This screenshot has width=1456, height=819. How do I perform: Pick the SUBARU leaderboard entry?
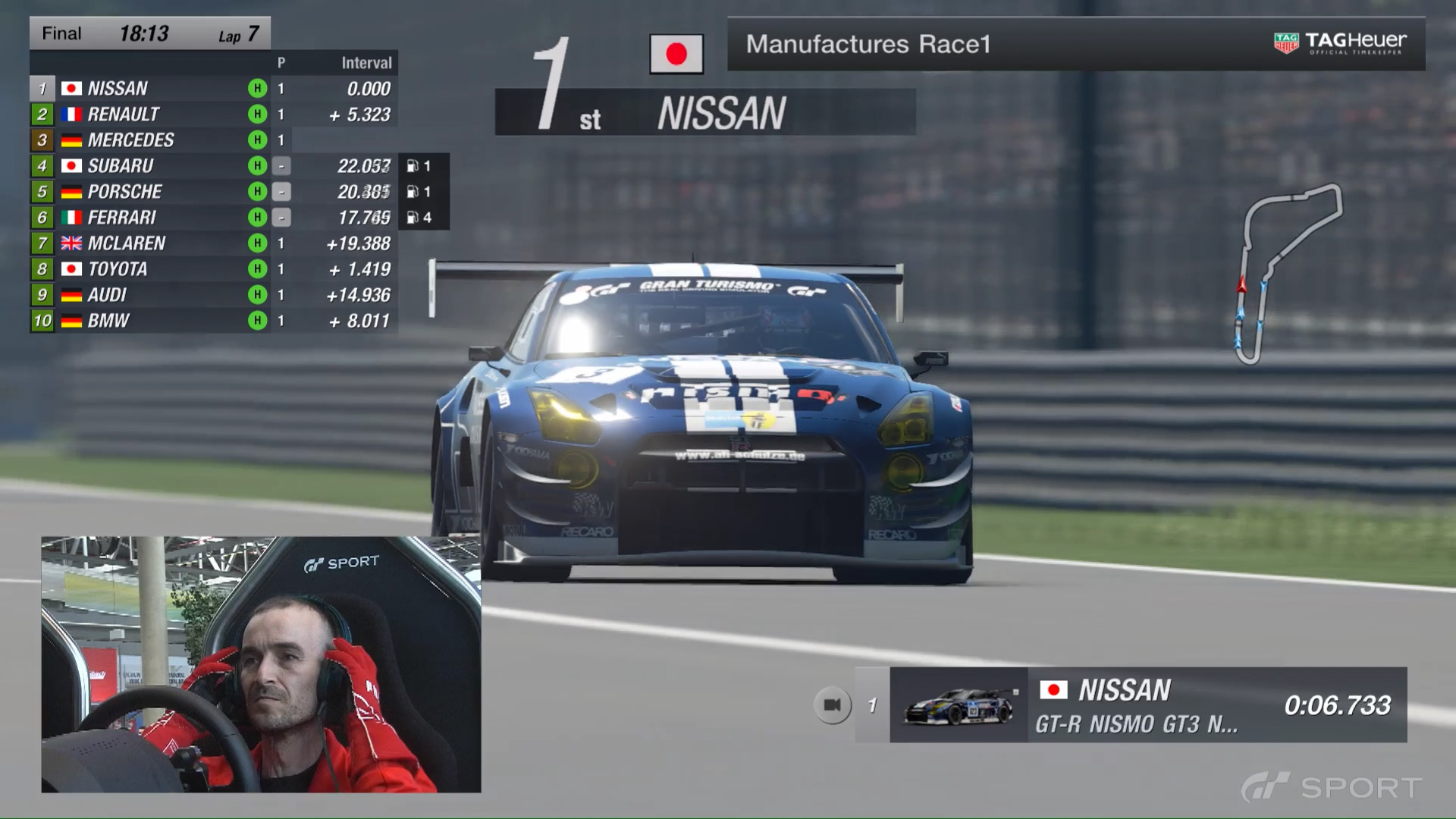coord(213,166)
